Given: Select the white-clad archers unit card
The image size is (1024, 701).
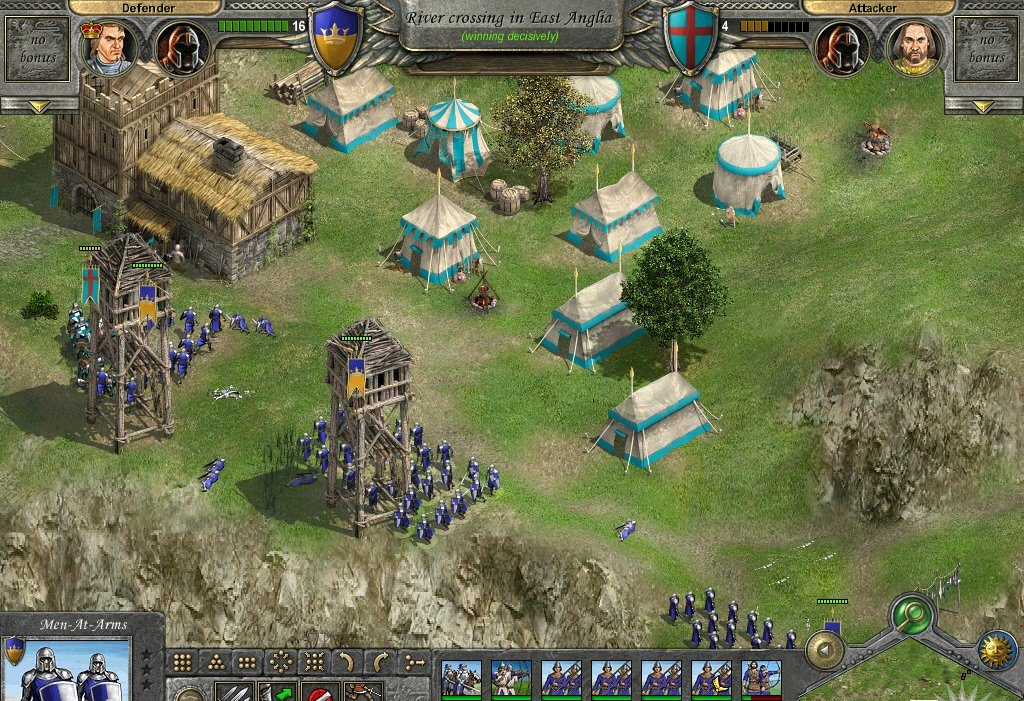Looking at the screenshot, I should click(511, 678).
